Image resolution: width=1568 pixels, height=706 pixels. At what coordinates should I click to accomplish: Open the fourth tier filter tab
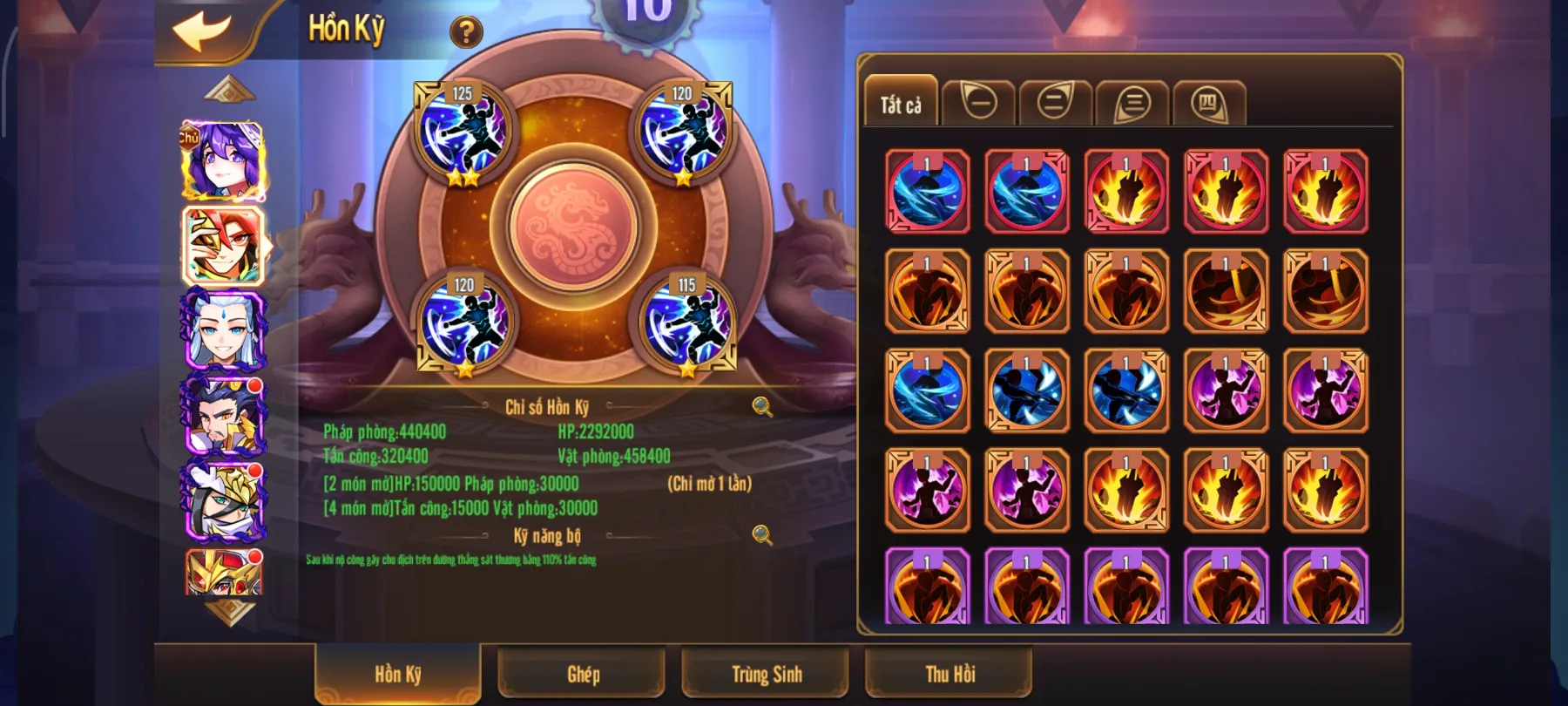(1208, 99)
